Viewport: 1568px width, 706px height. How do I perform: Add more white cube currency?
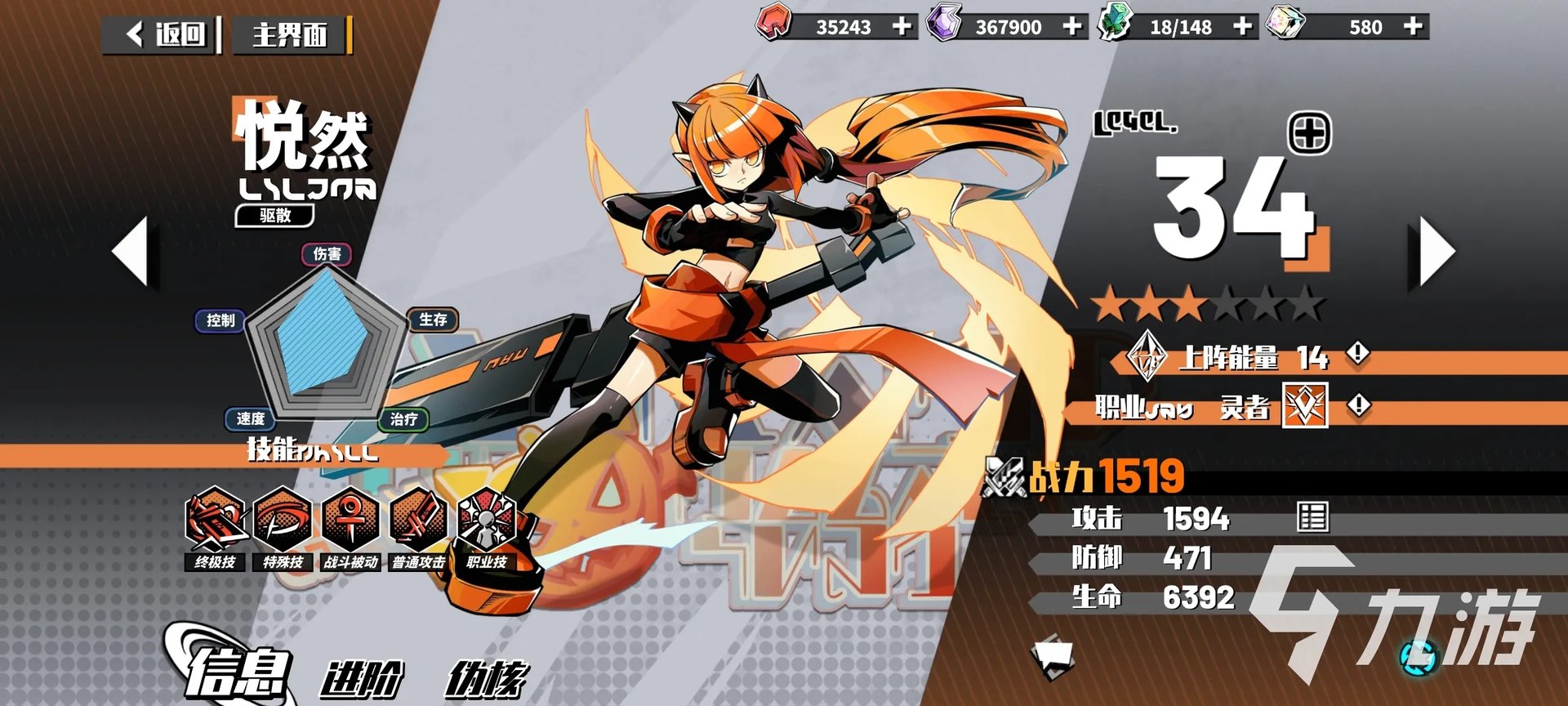1413,26
